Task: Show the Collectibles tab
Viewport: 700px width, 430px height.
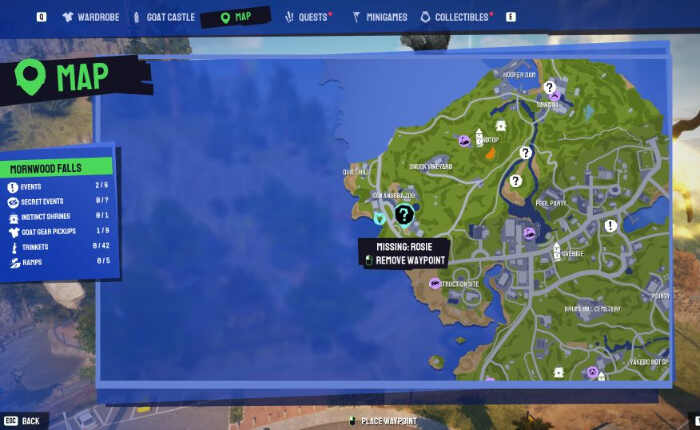Action: (x=456, y=17)
